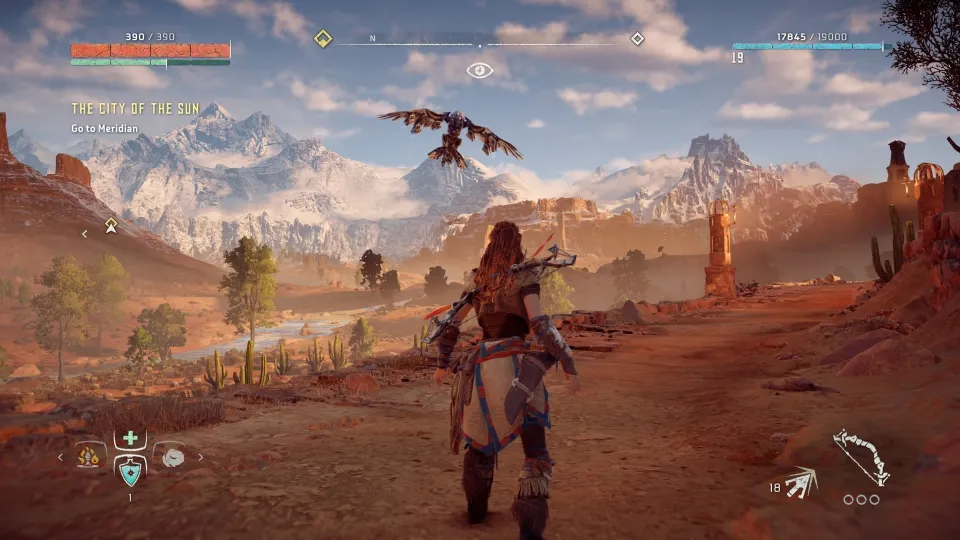Select the fire trap tool slot
960x540 pixels.
point(89,457)
